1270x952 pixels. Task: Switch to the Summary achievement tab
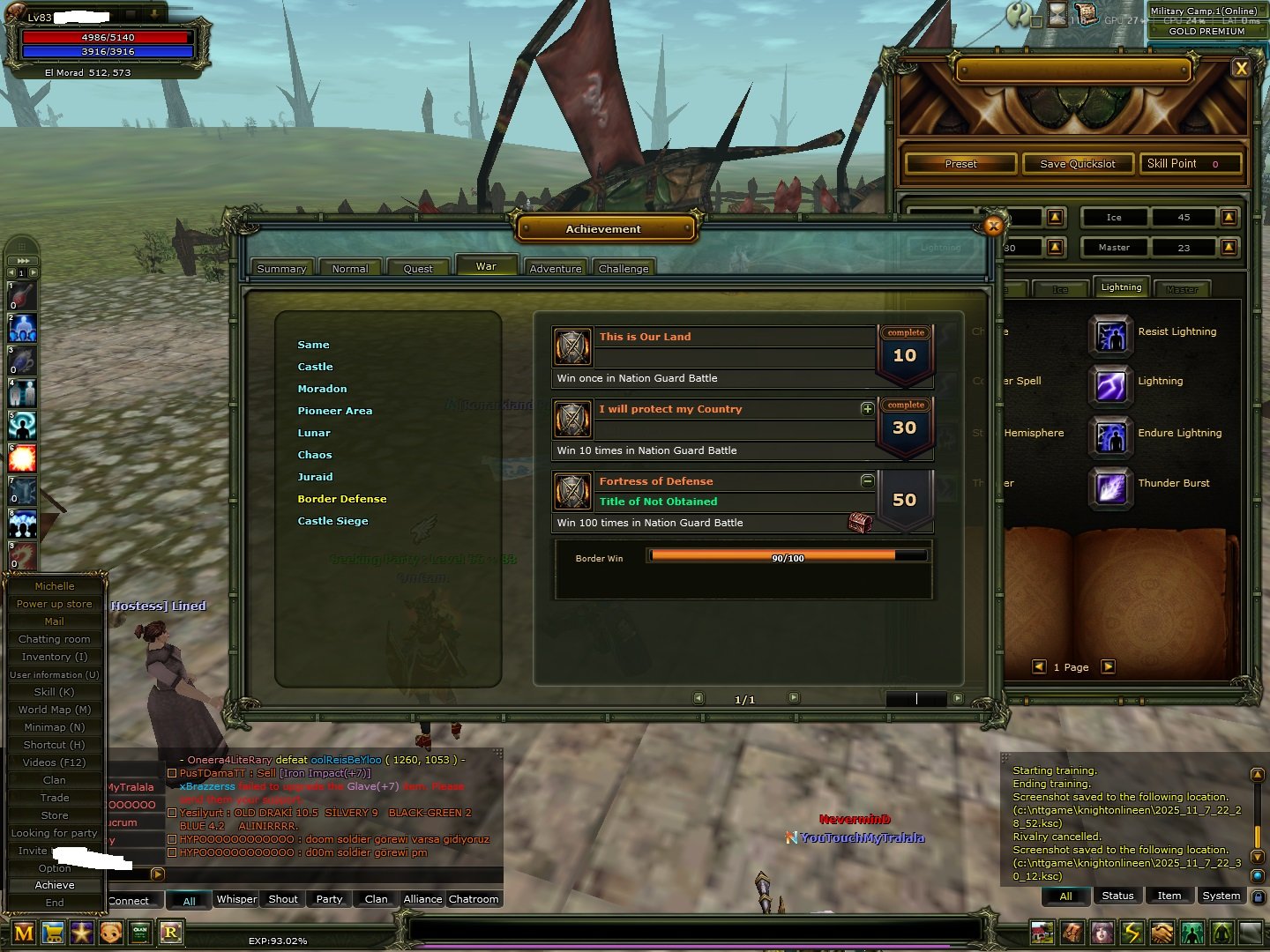pos(281,269)
